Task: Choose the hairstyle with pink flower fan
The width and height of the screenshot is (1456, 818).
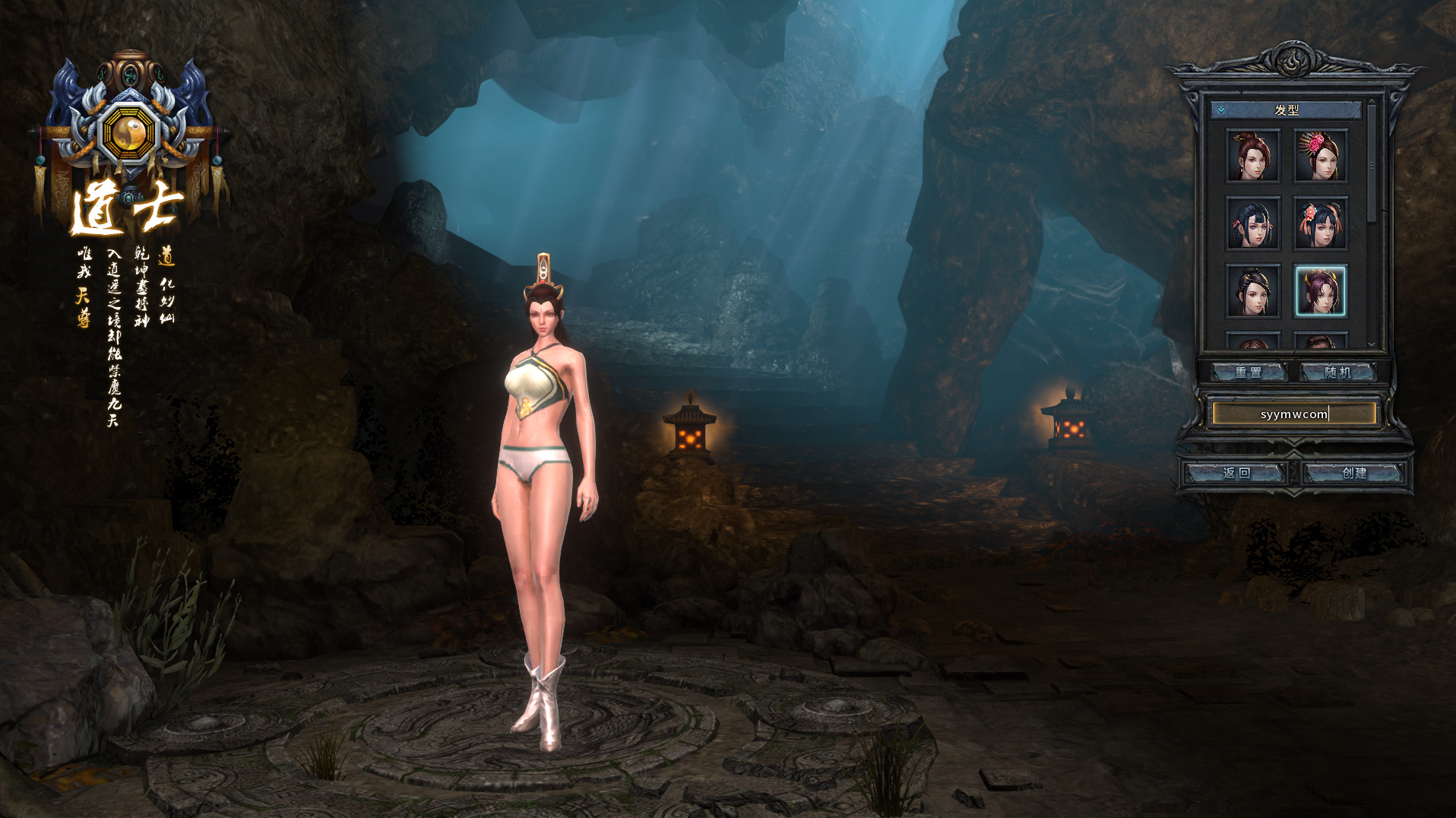Action: coord(1320,156)
